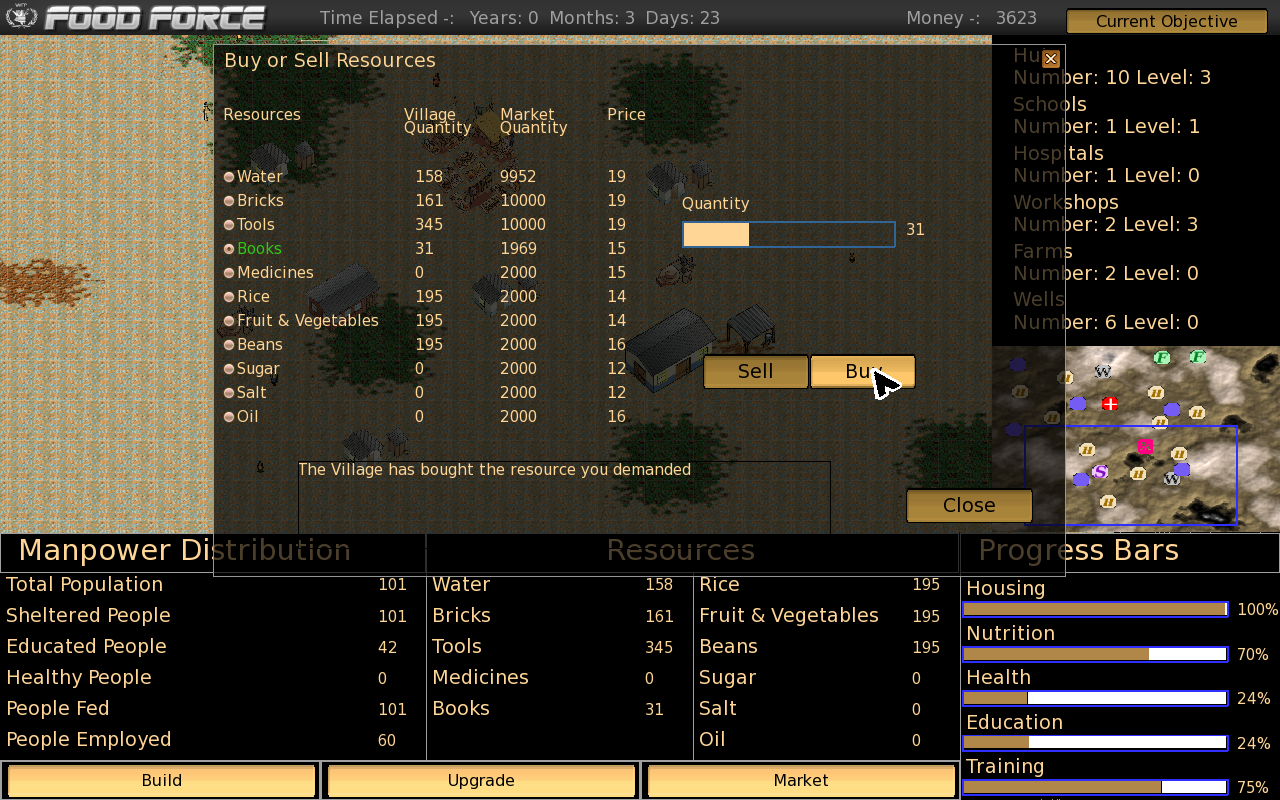Open the Current Objective panel

tap(1166, 21)
